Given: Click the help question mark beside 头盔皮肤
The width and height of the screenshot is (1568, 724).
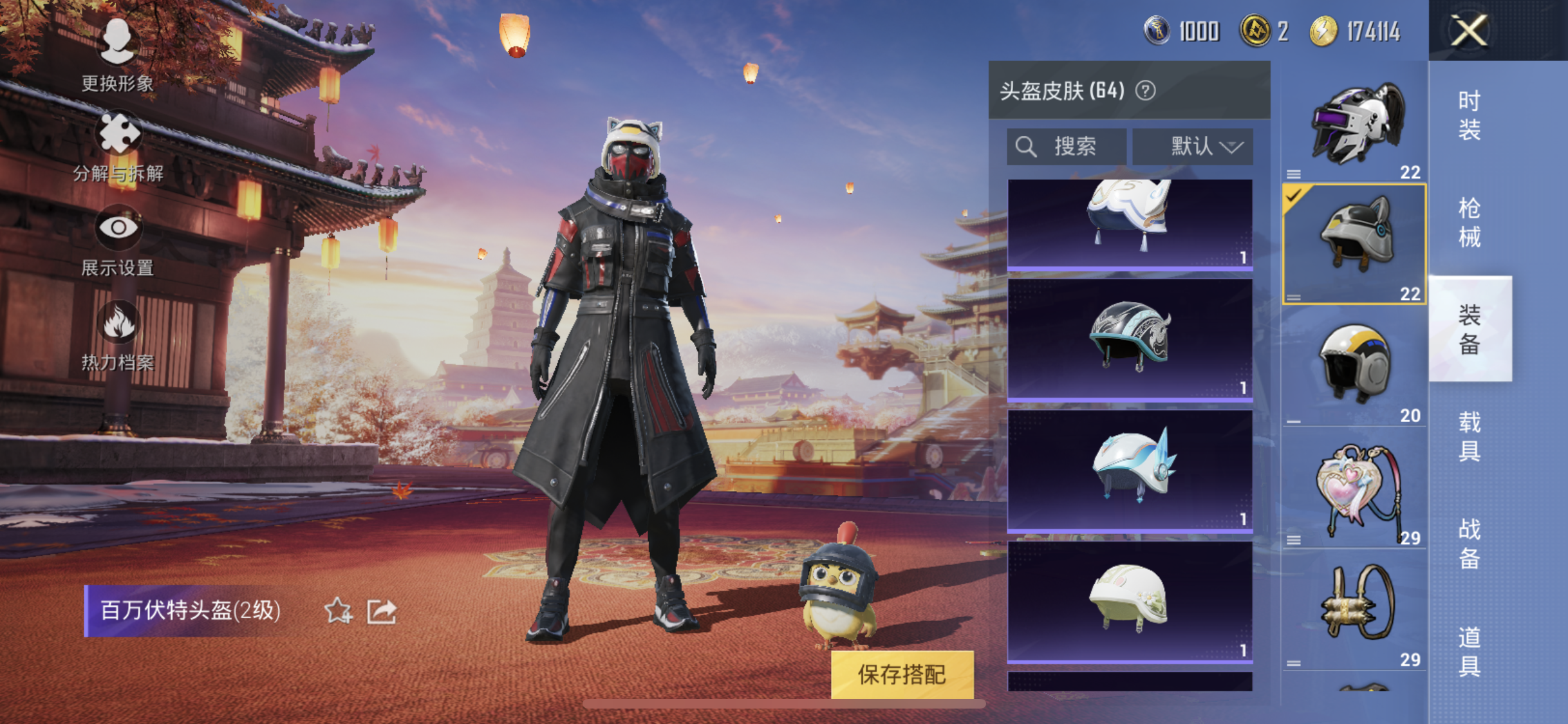Looking at the screenshot, I should pyautogui.click(x=1146, y=91).
